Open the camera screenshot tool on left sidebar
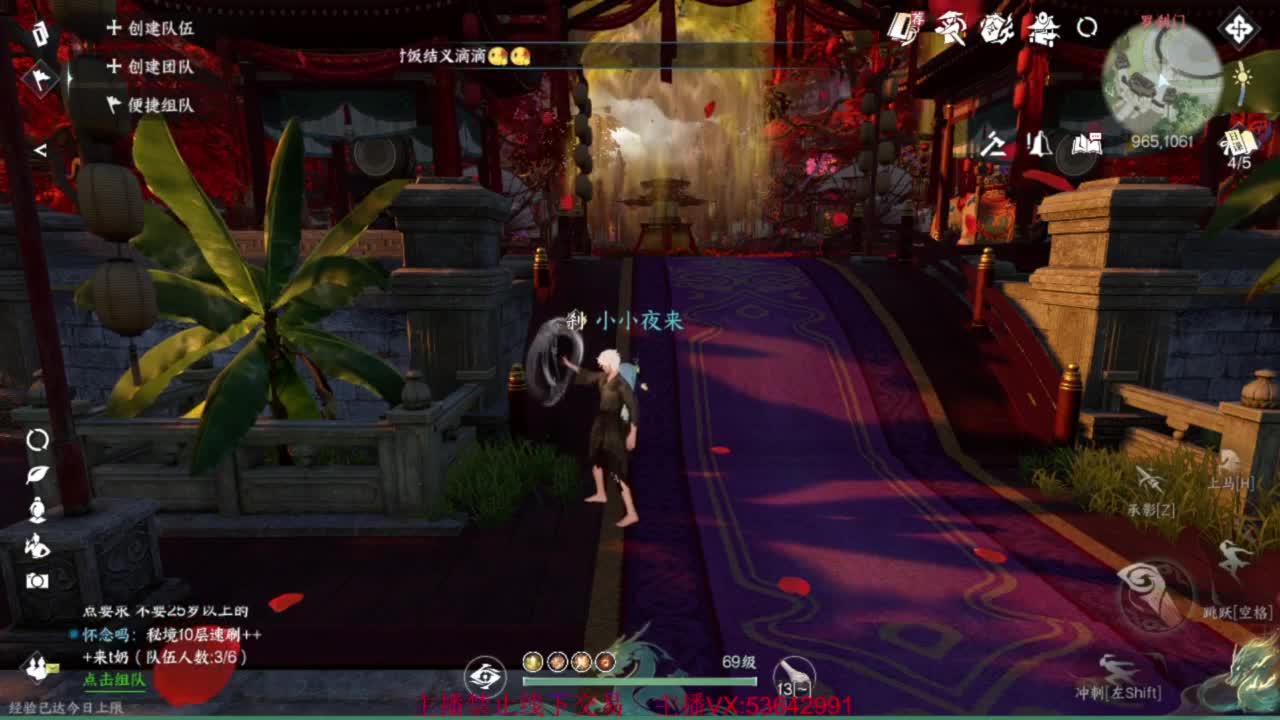Viewport: 1280px width, 720px height. coord(37,579)
